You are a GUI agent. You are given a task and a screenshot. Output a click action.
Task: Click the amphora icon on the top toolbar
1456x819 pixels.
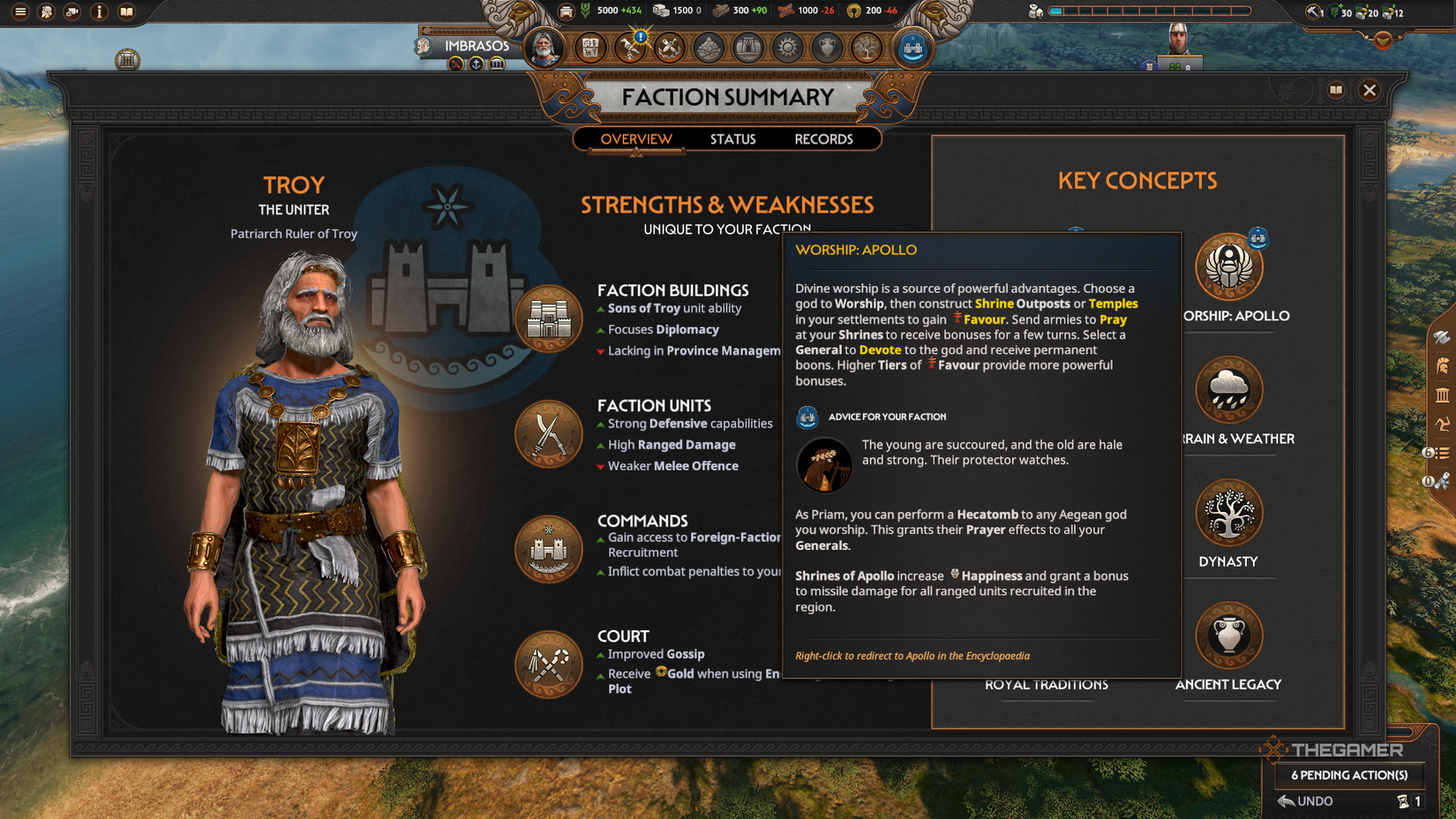[828, 49]
